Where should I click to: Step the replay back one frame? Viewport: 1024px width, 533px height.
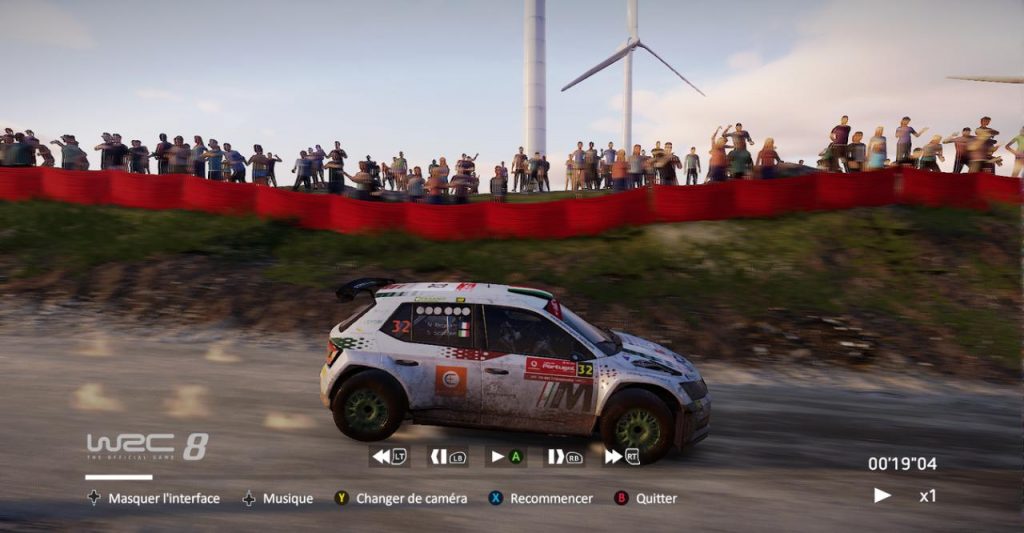click(447, 456)
